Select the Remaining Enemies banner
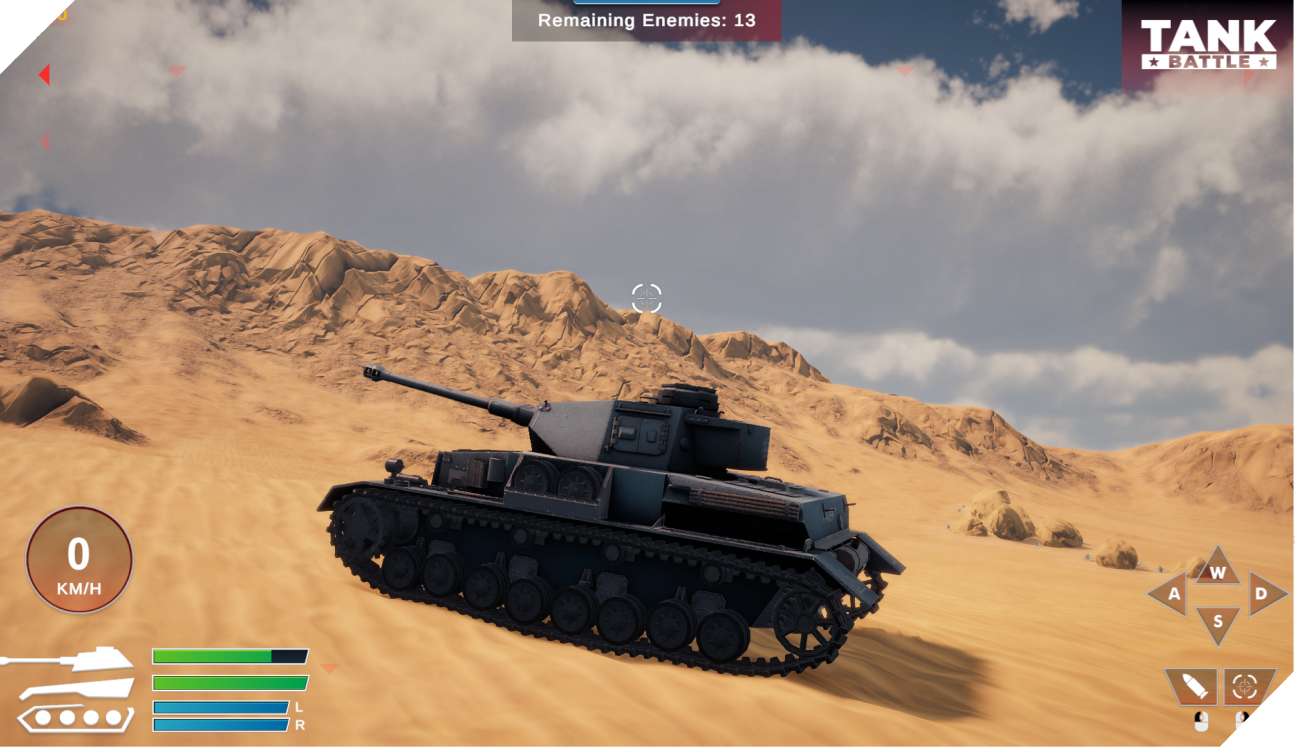The width and height of the screenshot is (1295, 747). [x=646, y=19]
